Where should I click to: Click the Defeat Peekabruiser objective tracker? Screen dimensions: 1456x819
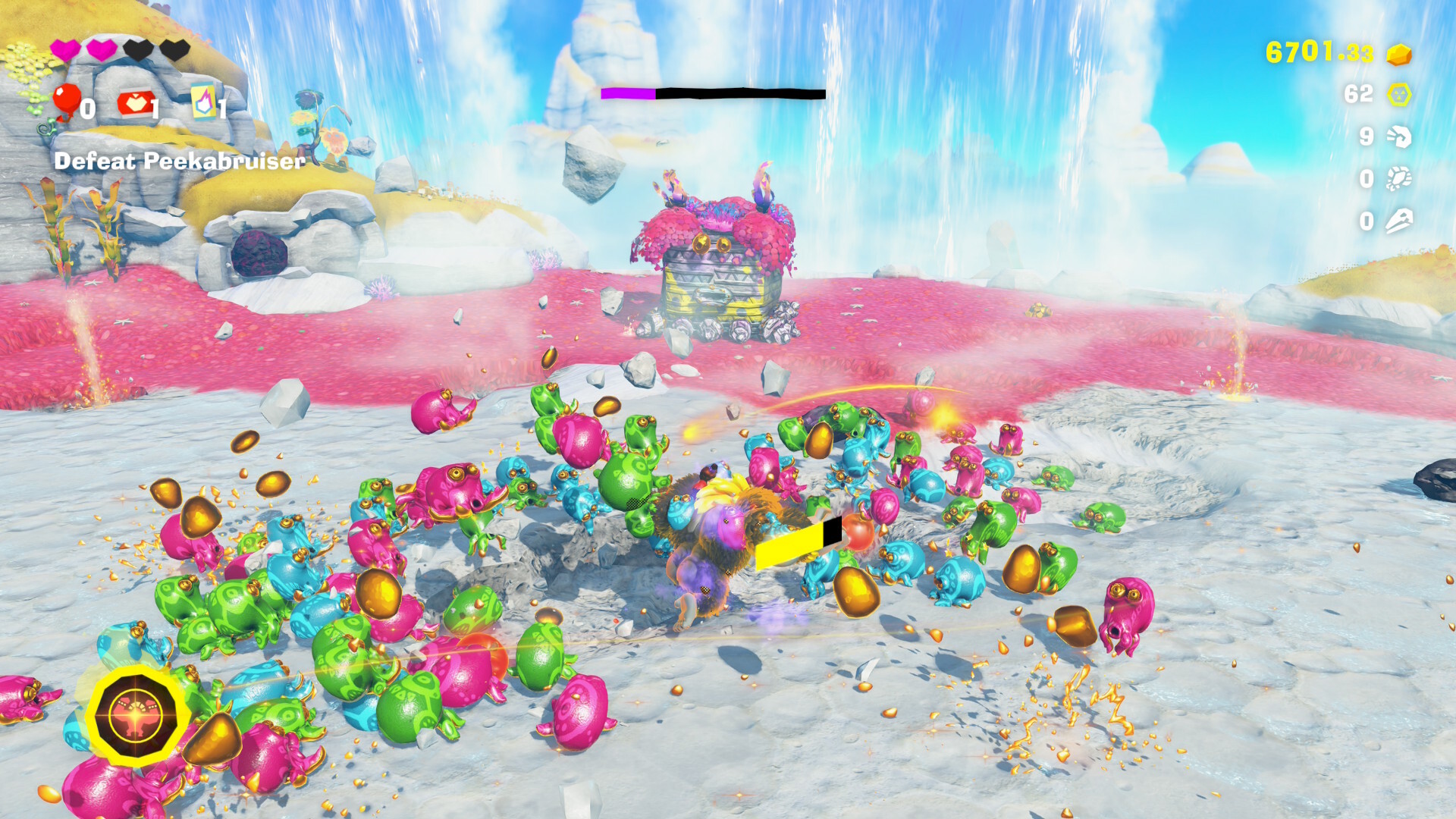pos(180,161)
